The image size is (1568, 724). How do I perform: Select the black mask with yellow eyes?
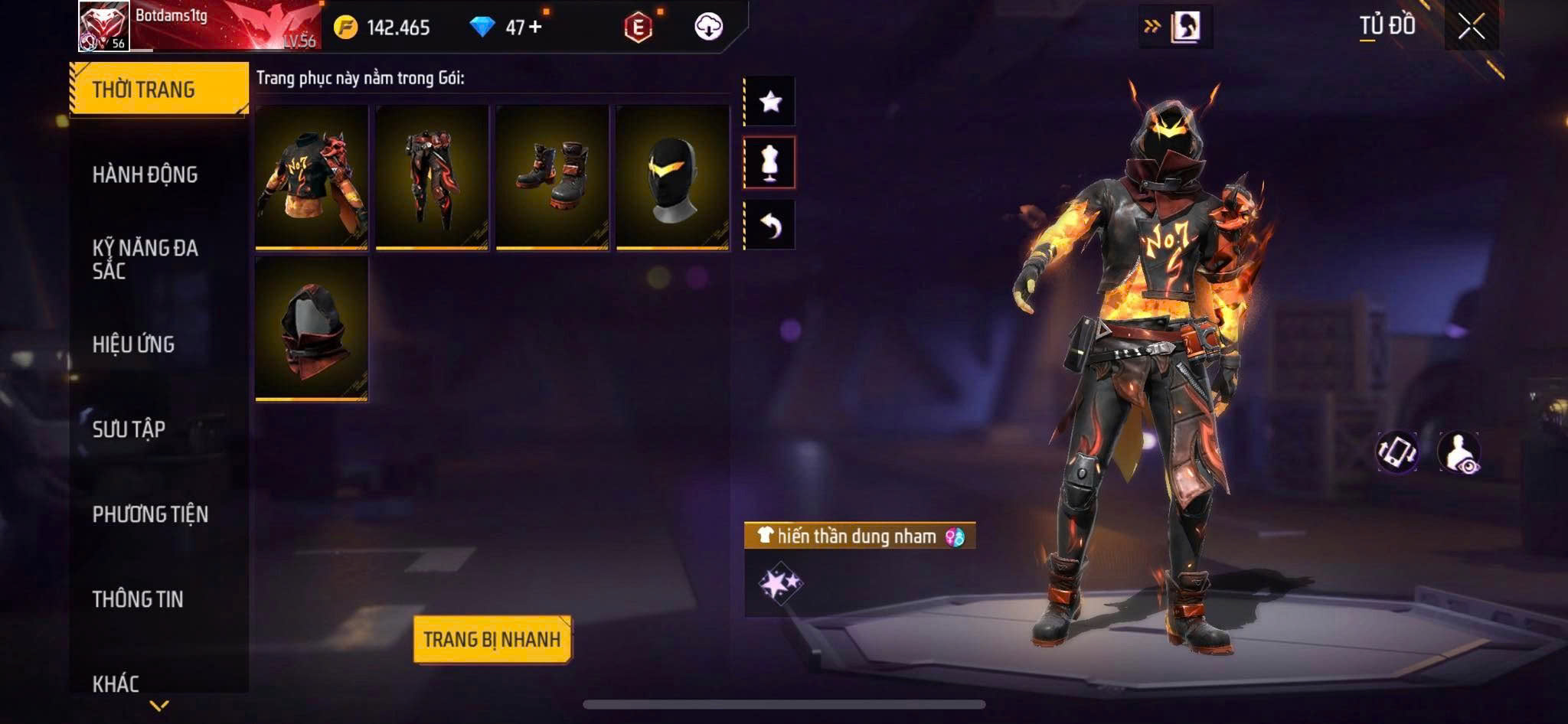pyautogui.click(x=672, y=178)
